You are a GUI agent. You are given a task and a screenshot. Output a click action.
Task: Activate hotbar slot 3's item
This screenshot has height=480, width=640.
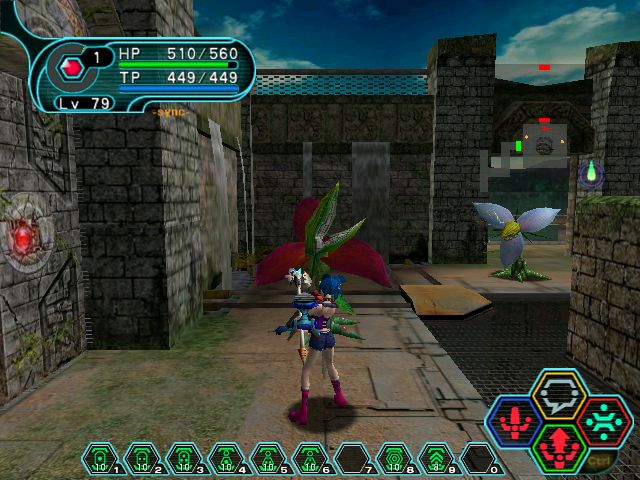tap(184, 459)
